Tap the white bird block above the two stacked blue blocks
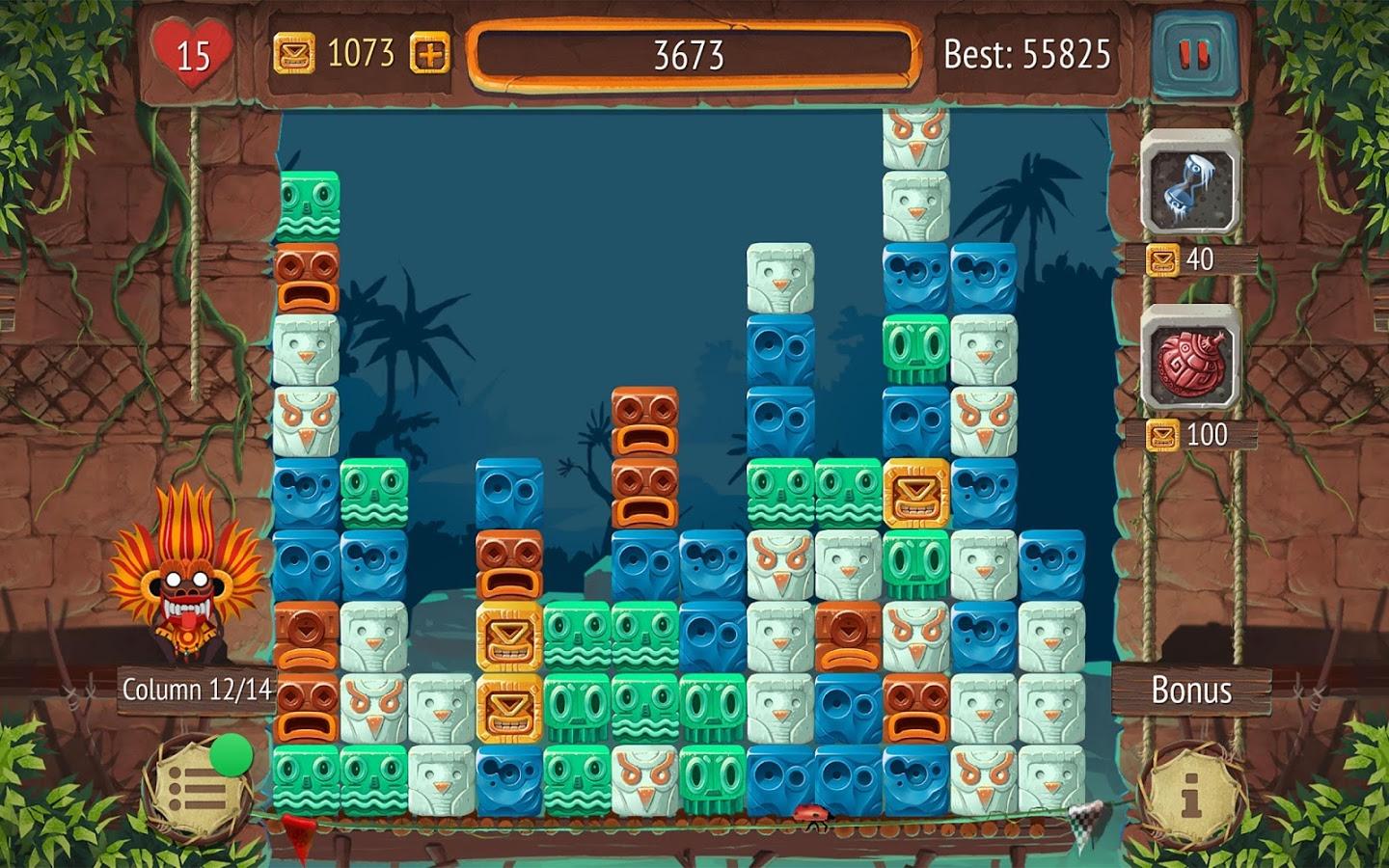The width and height of the screenshot is (1389, 868). click(x=779, y=278)
